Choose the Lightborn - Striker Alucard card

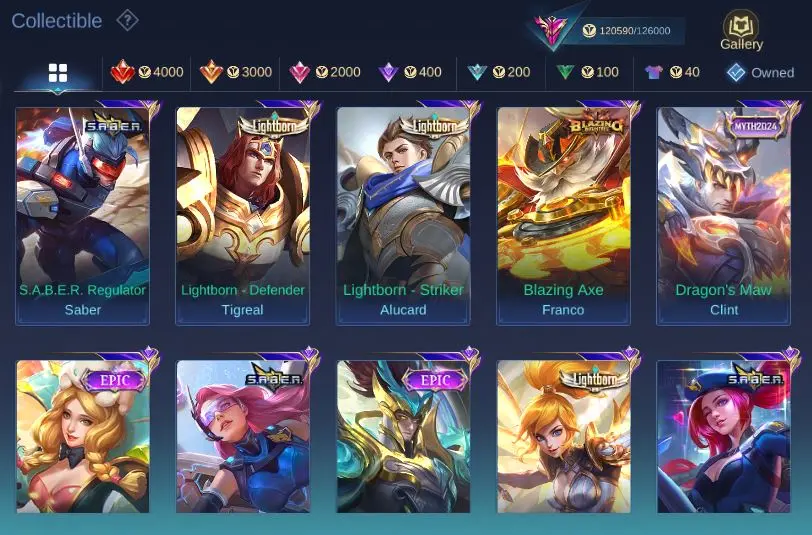coord(403,215)
